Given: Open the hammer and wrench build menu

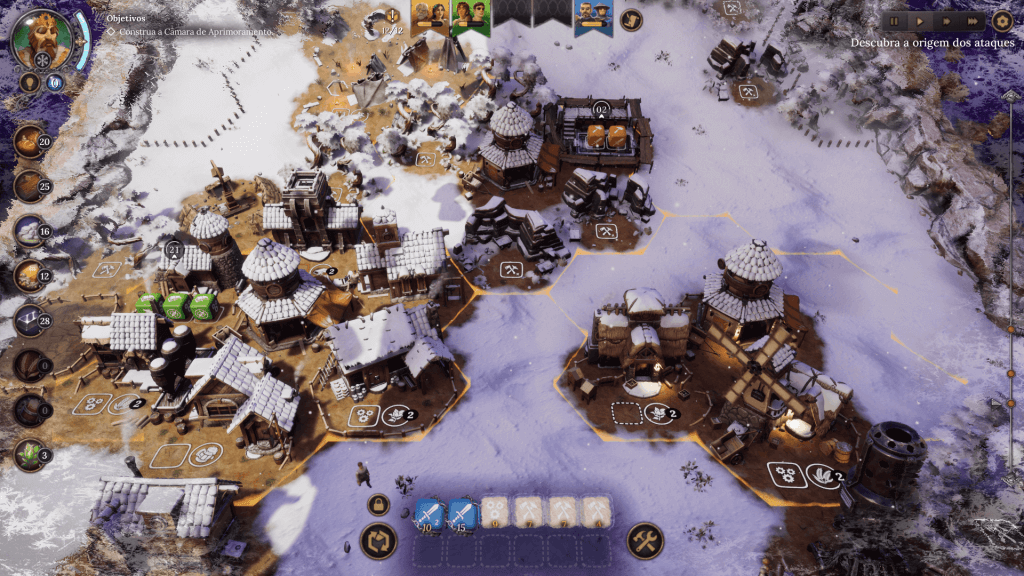Looking at the screenshot, I should tap(645, 541).
